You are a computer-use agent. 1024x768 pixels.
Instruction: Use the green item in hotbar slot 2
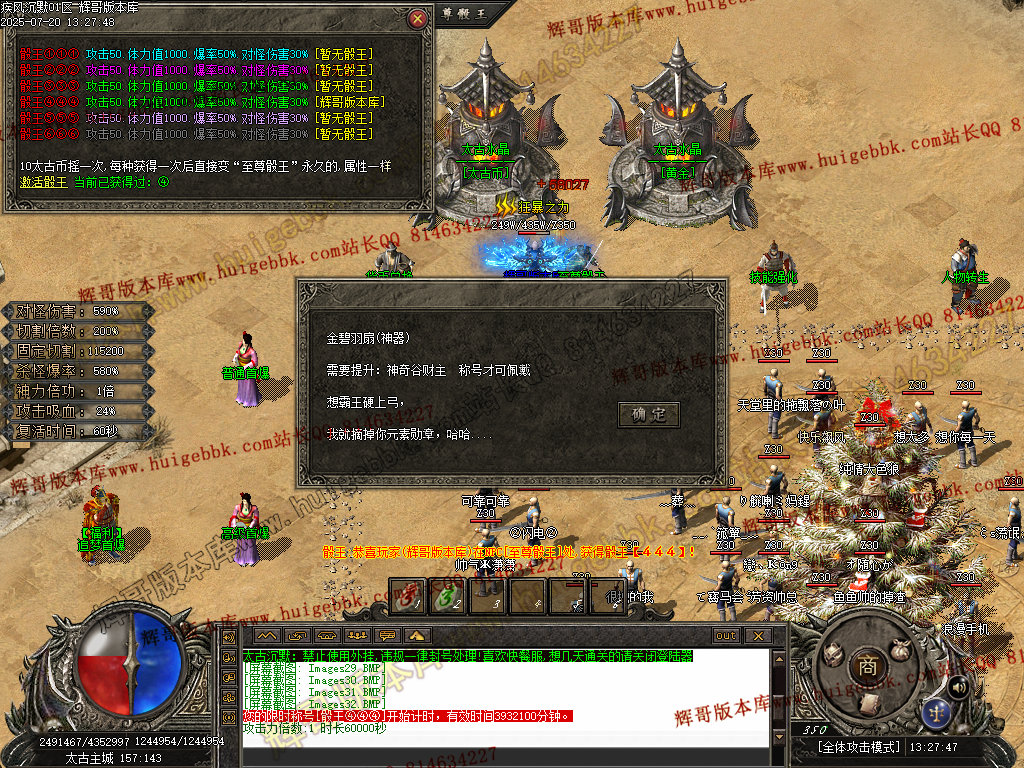pyautogui.click(x=446, y=598)
